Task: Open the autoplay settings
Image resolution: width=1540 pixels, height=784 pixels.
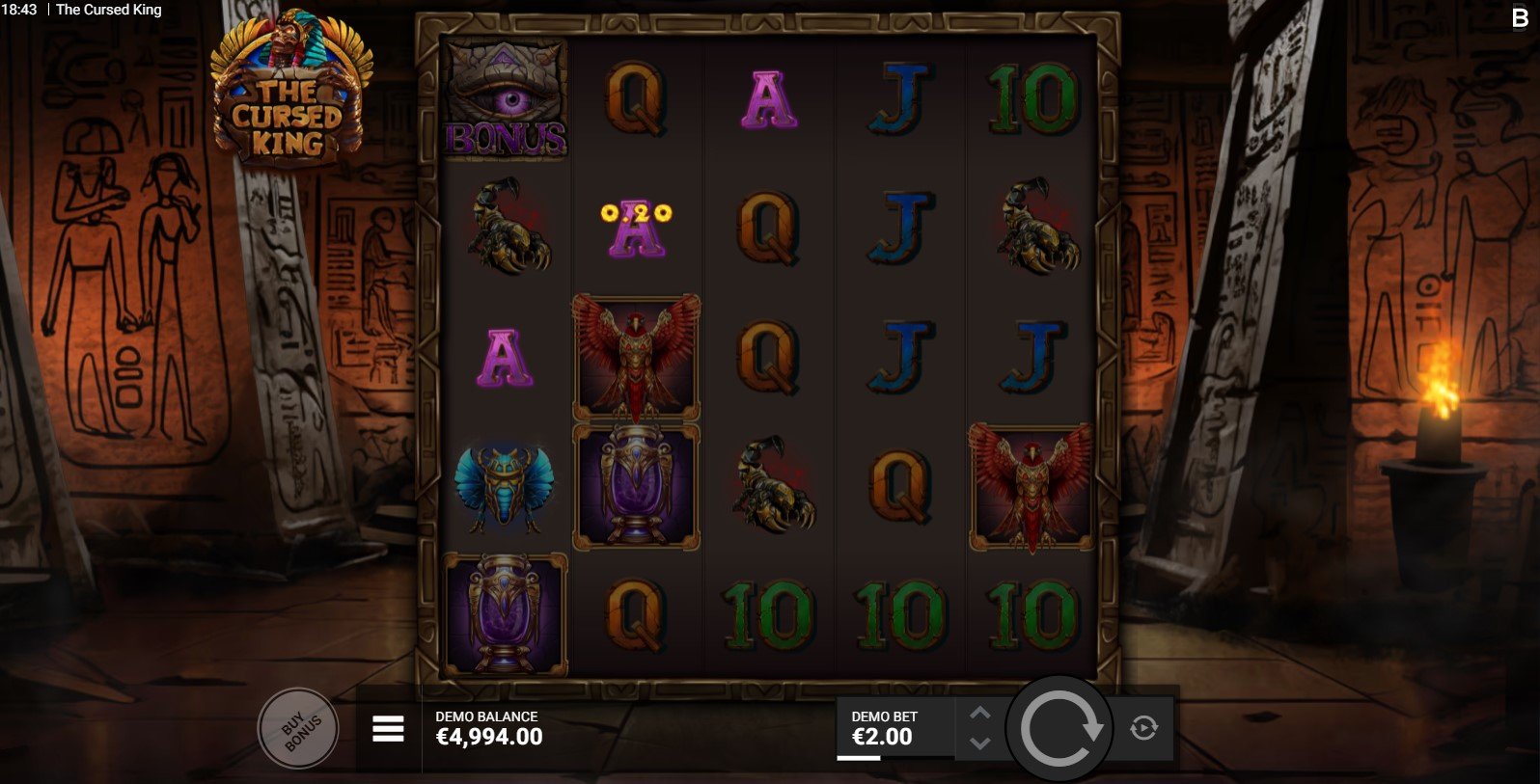Action: click(1143, 728)
